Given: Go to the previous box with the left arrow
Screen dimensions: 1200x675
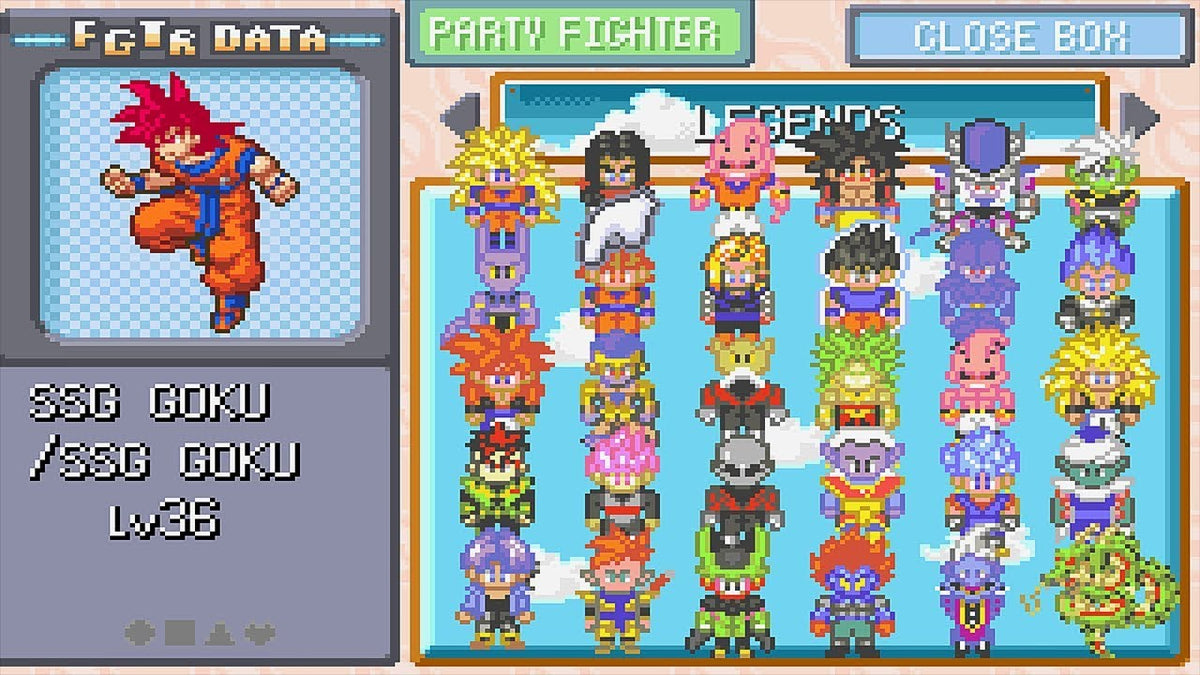Looking at the screenshot, I should pyautogui.click(x=460, y=113).
